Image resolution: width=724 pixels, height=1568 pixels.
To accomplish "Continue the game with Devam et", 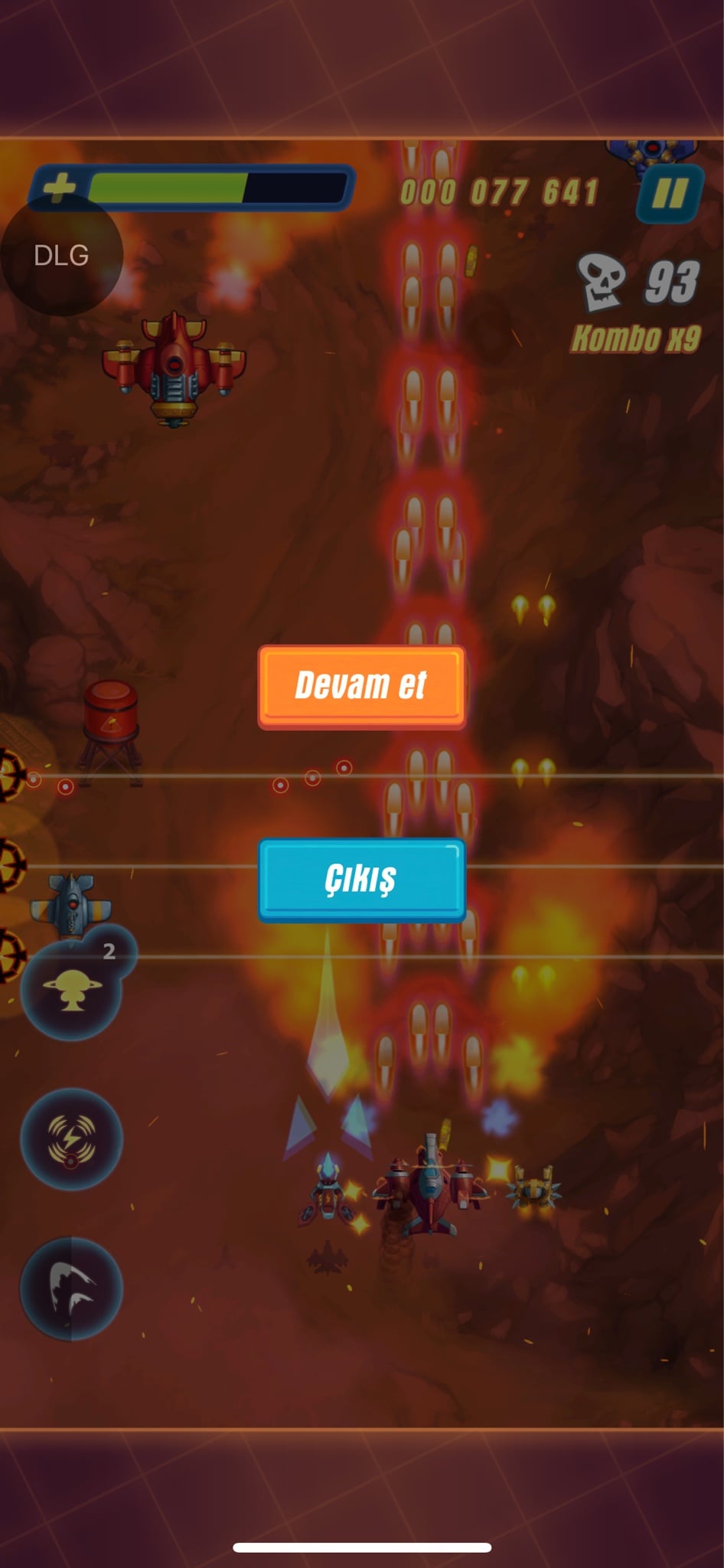I will click(x=361, y=685).
